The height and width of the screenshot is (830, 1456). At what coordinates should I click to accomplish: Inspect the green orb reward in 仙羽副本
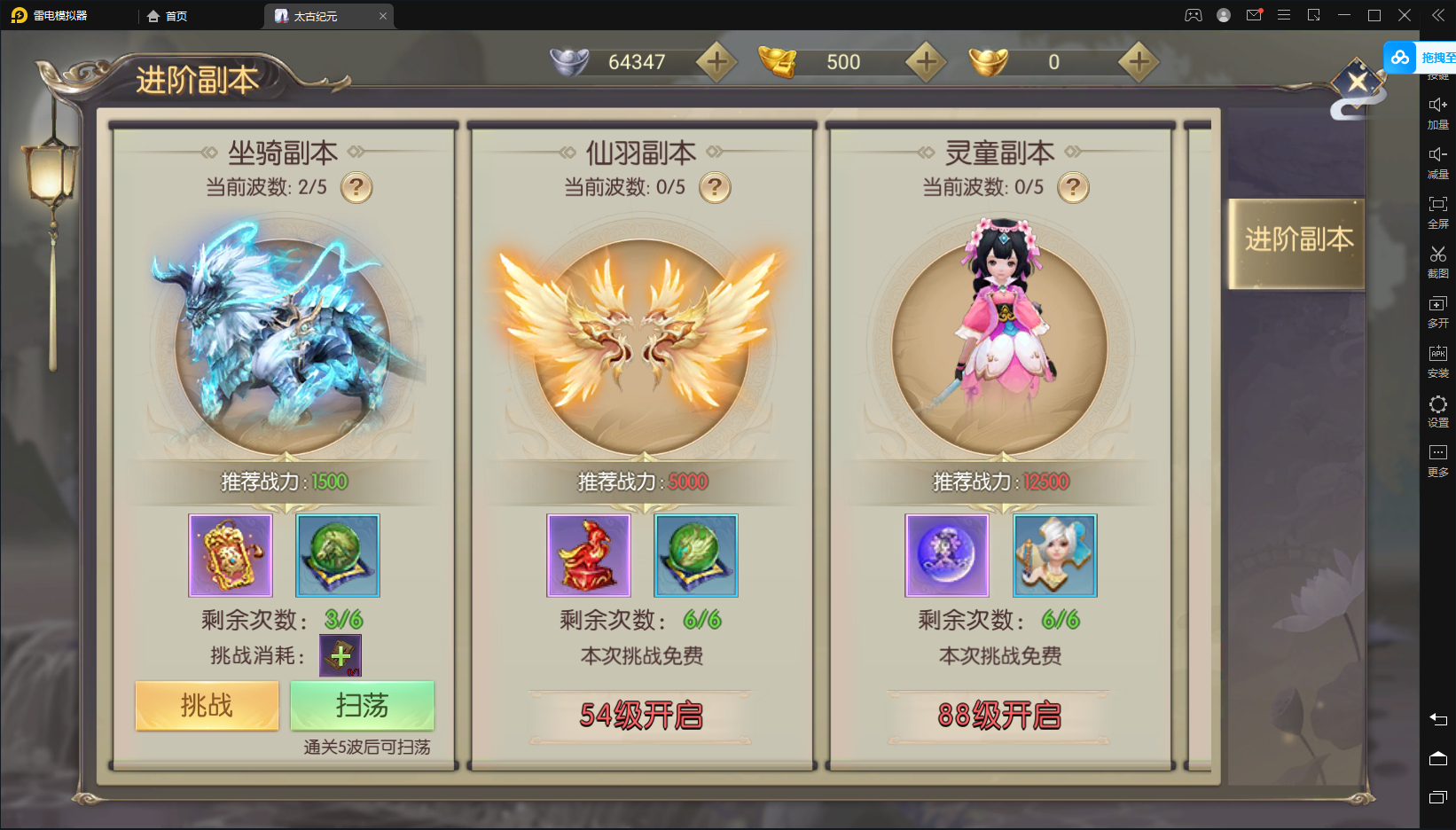[x=696, y=555]
